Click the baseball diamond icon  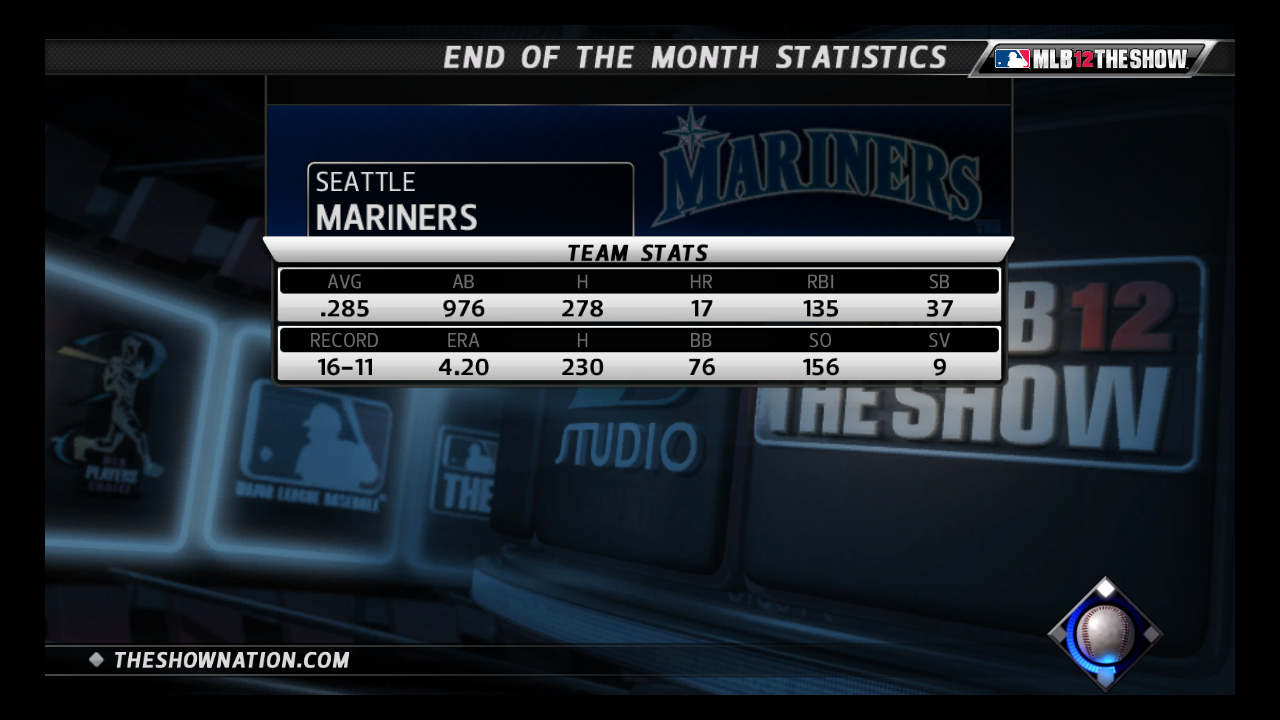tap(1105, 633)
